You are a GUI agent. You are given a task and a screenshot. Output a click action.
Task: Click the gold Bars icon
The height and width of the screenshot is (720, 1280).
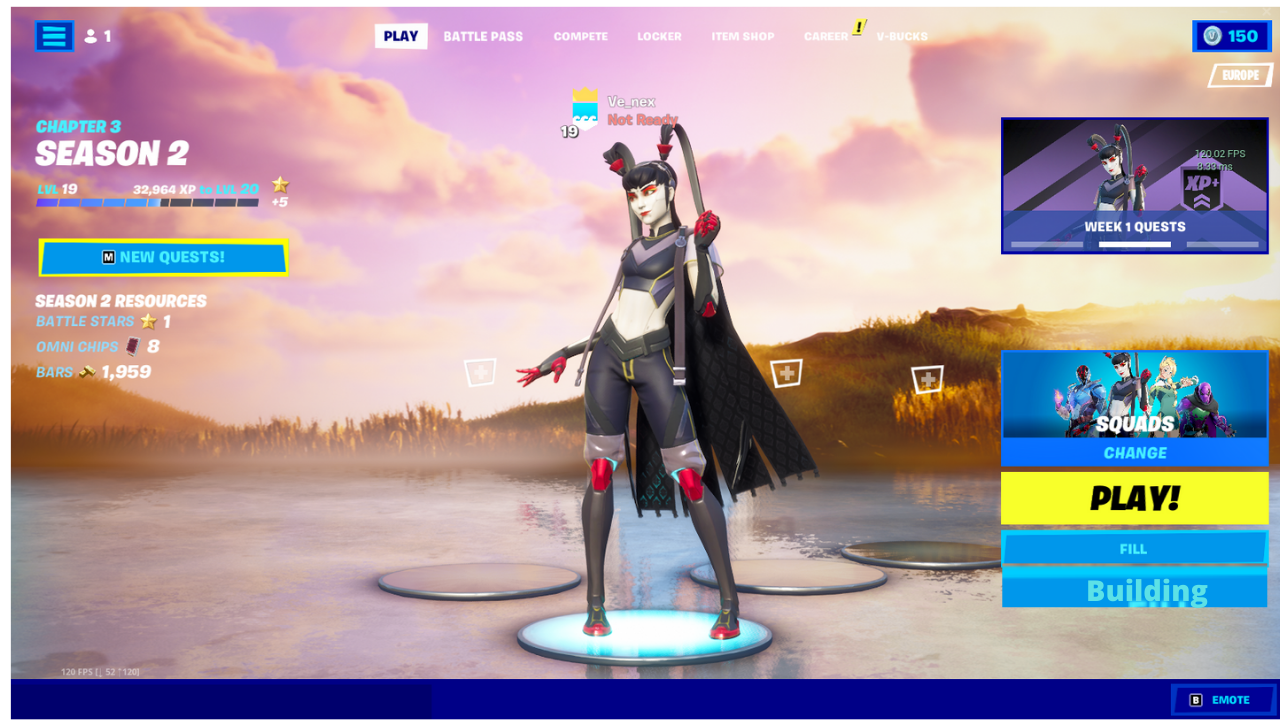pyautogui.click(x=90, y=372)
